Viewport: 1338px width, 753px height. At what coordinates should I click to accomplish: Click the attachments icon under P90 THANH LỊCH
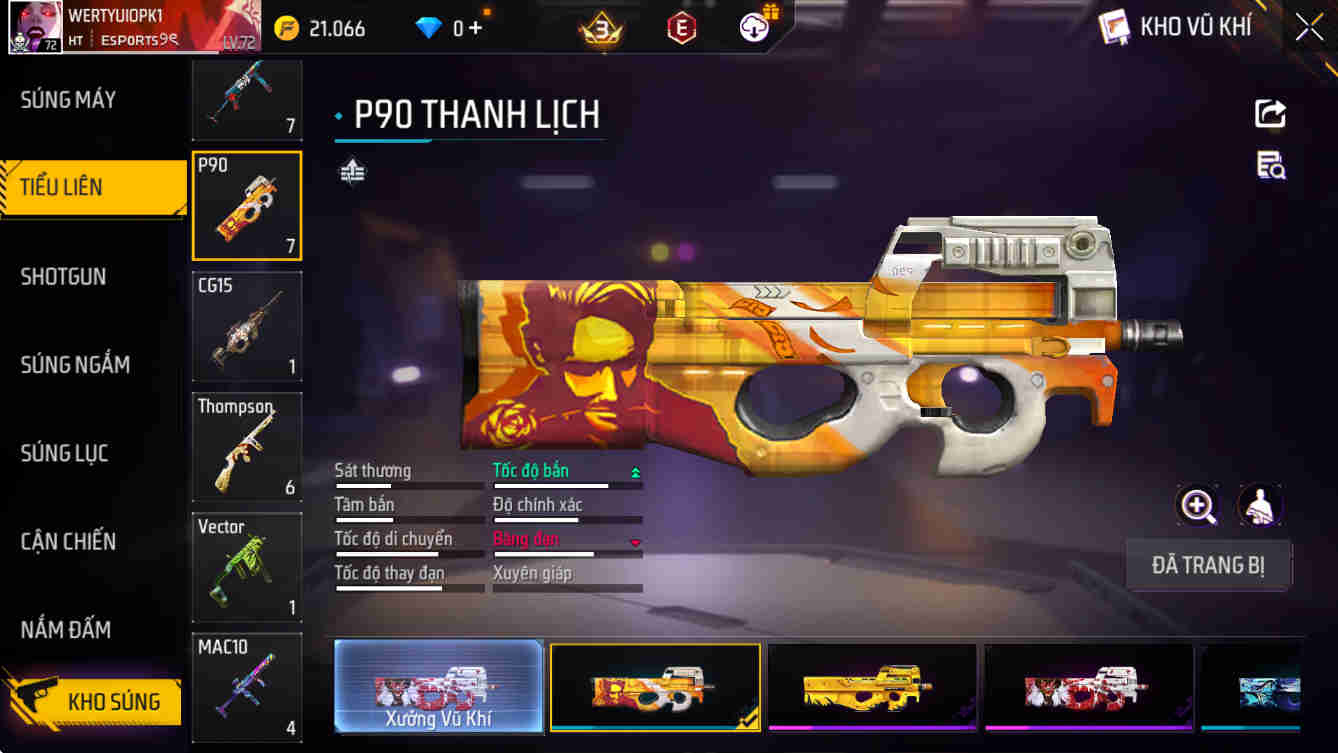pos(350,172)
